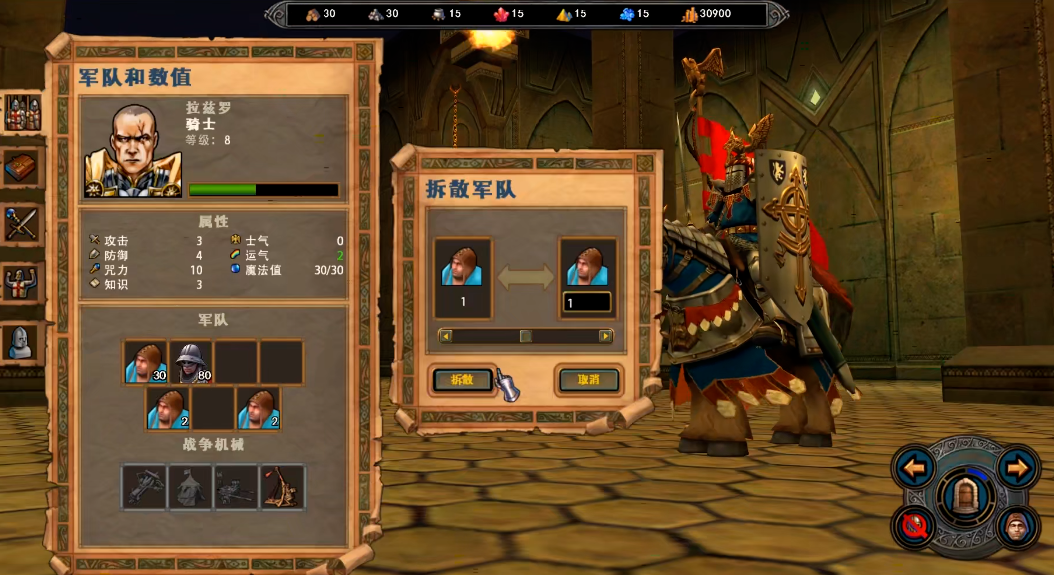Open the spellbook tab

(x=22, y=167)
